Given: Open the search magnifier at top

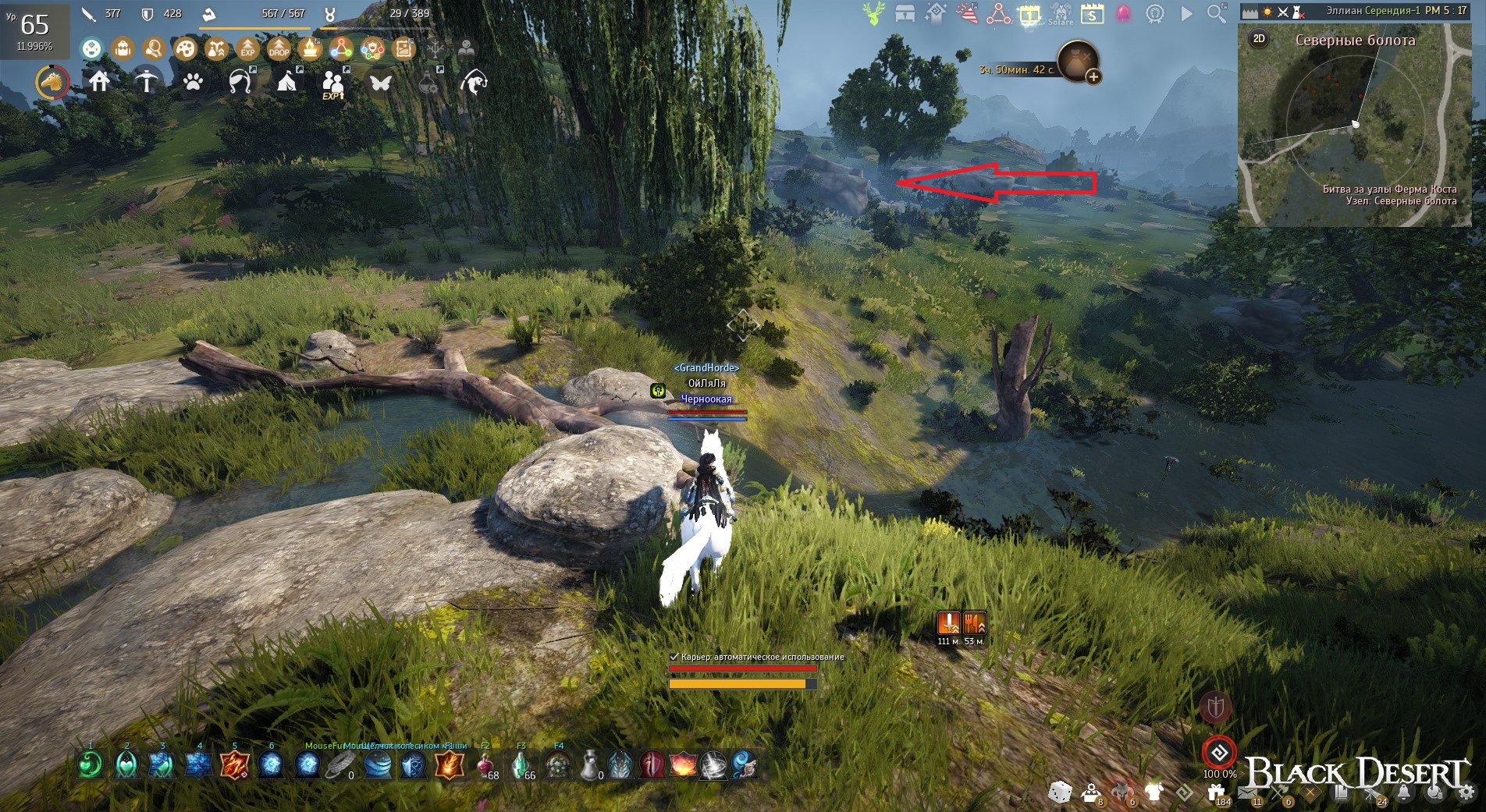Looking at the screenshot, I should coord(1216,13).
